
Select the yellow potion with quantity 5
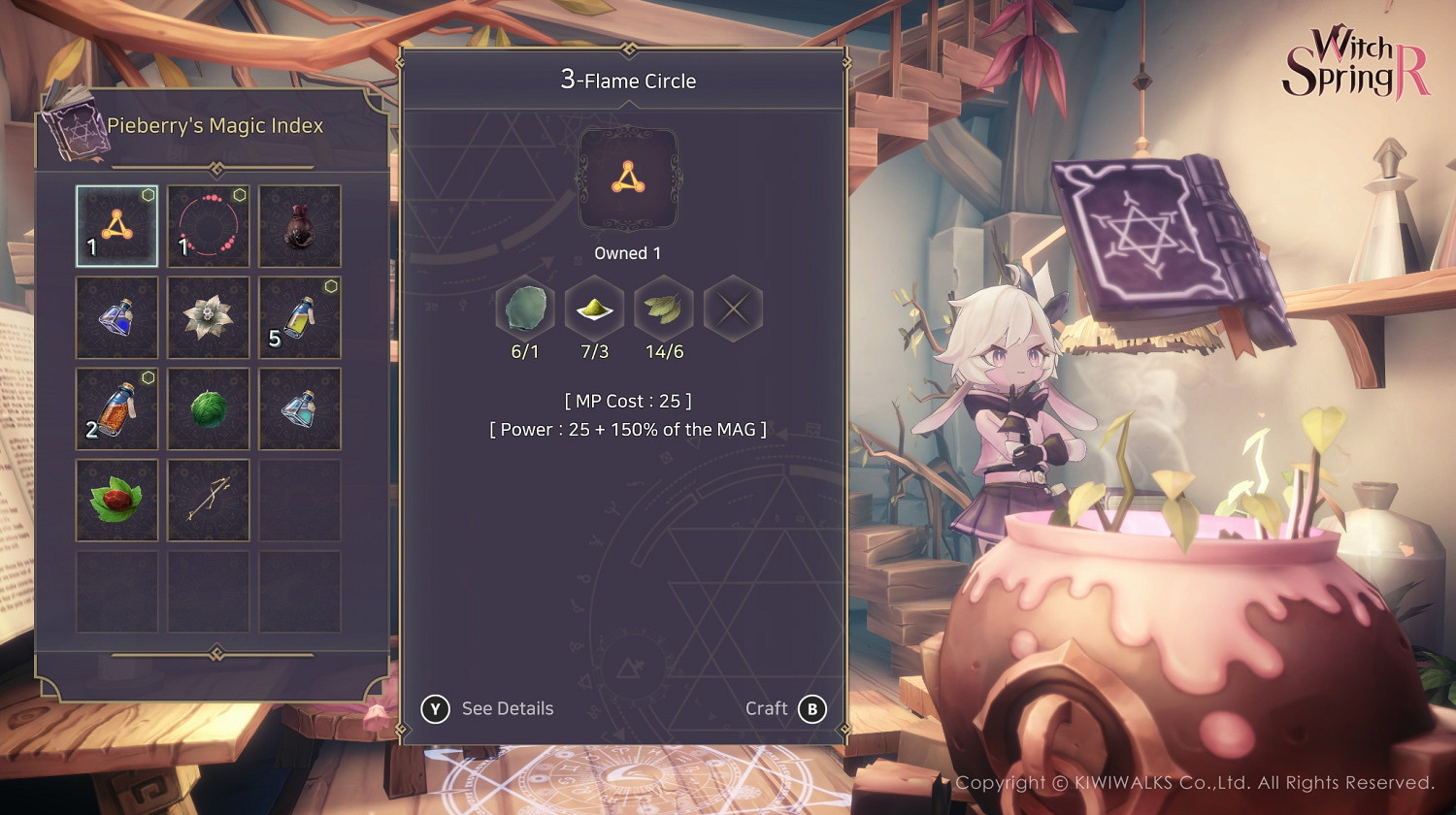[299, 317]
